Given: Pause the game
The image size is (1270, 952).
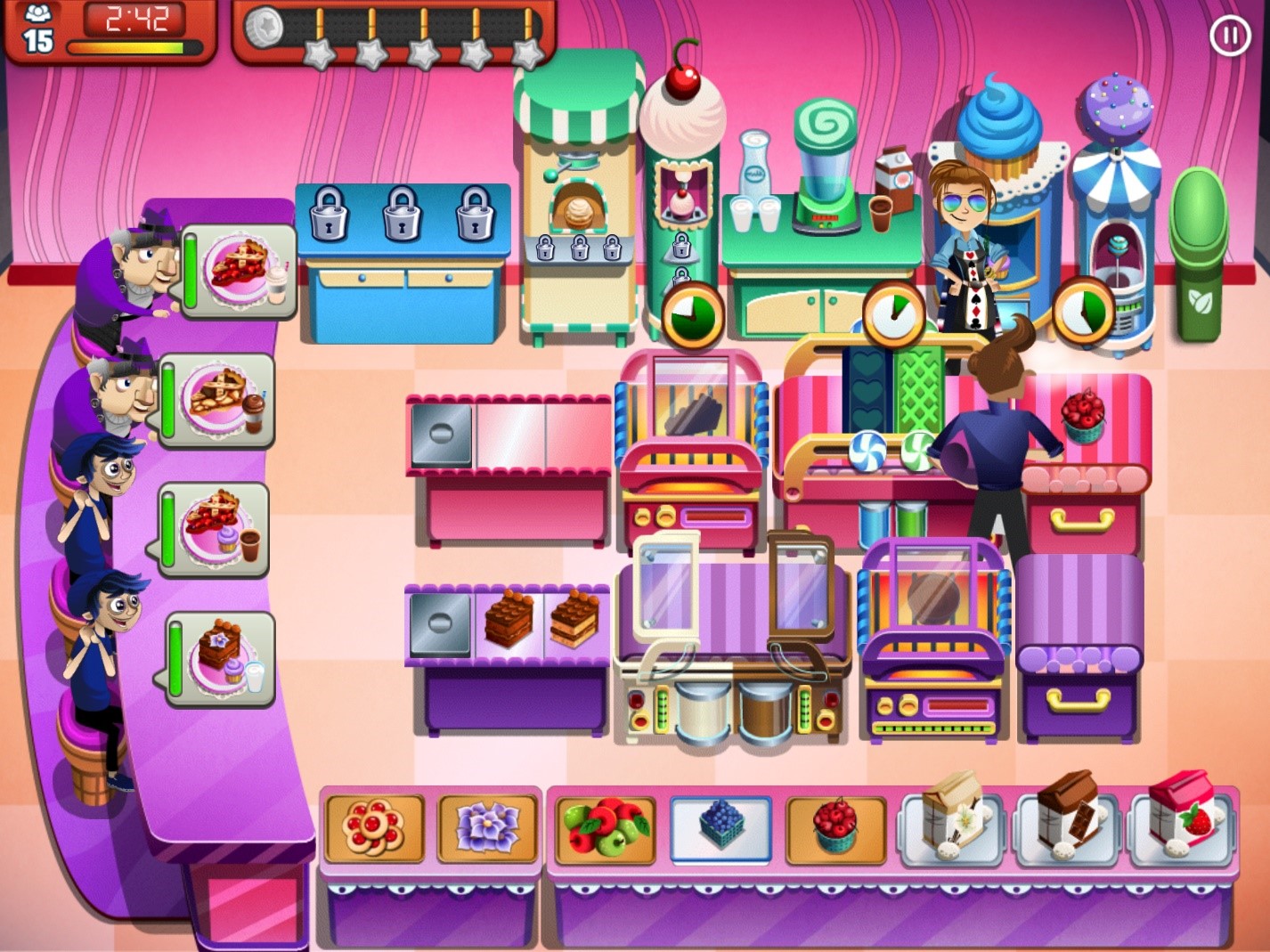Looking at the screenshot, I should point(1230,37).
